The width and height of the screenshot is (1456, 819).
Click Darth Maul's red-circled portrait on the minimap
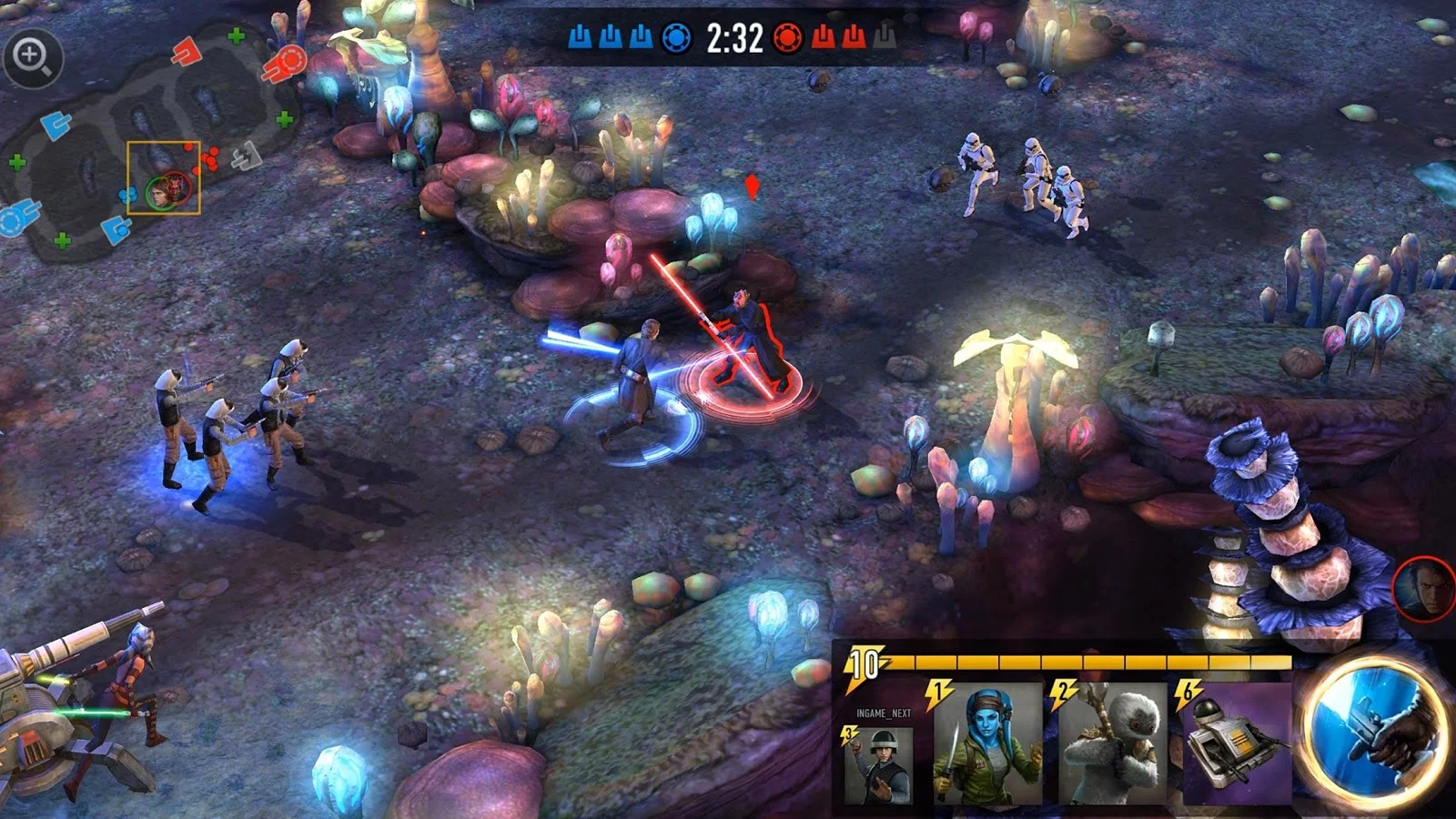pos(178,185)
